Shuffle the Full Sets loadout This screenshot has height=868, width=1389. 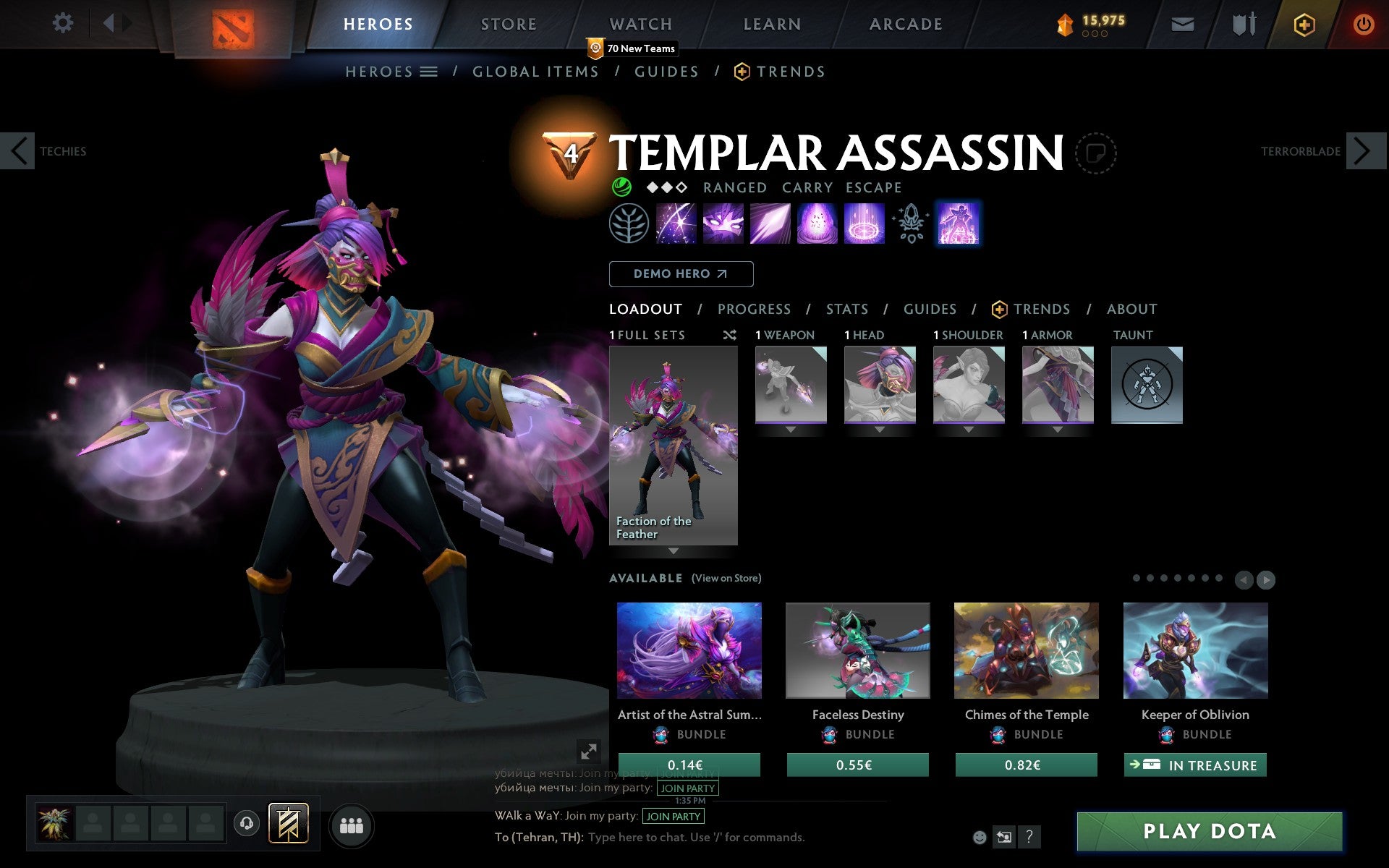(x=729, y=335)
